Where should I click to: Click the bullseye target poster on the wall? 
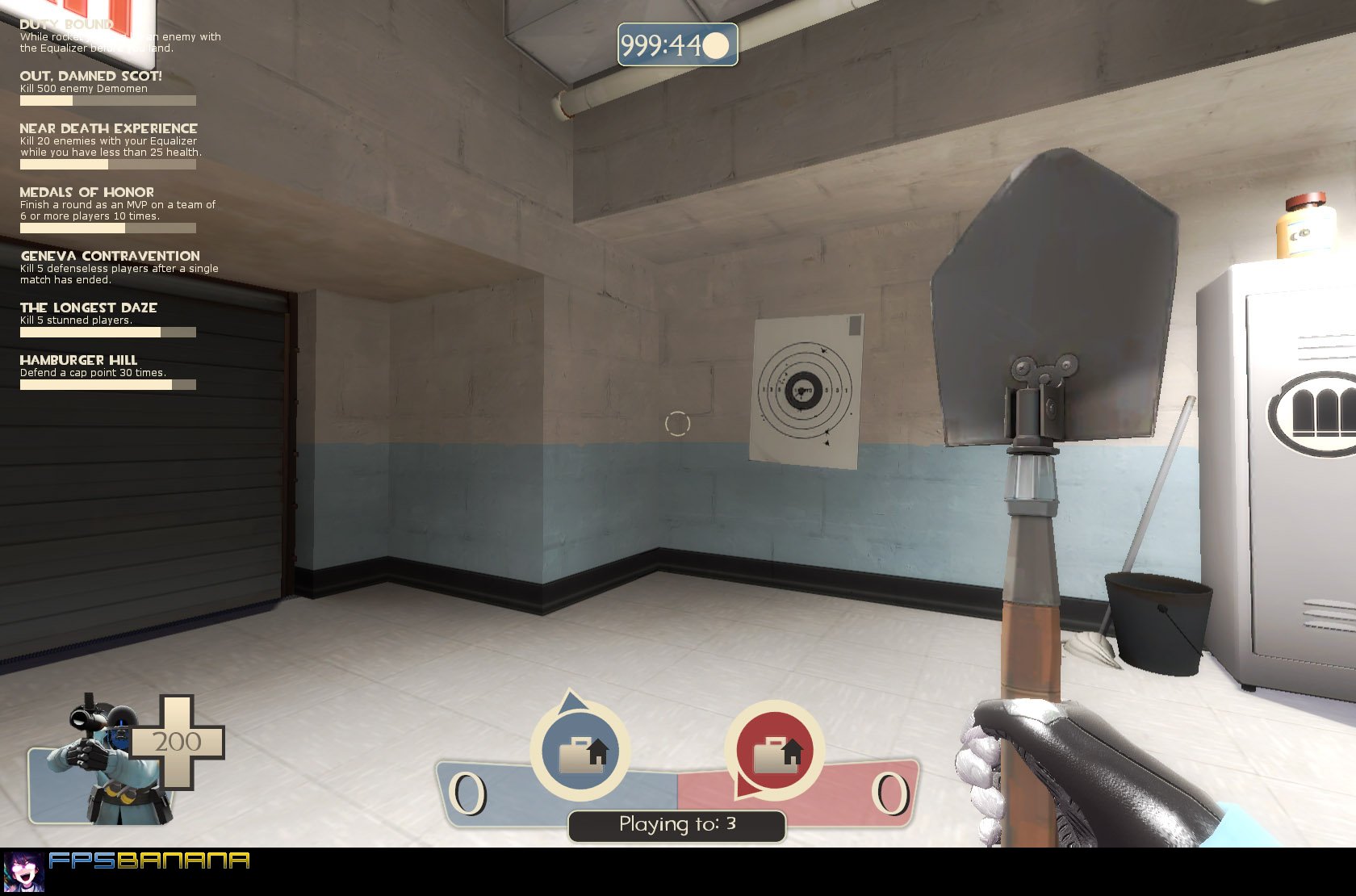tap(803, 391)
